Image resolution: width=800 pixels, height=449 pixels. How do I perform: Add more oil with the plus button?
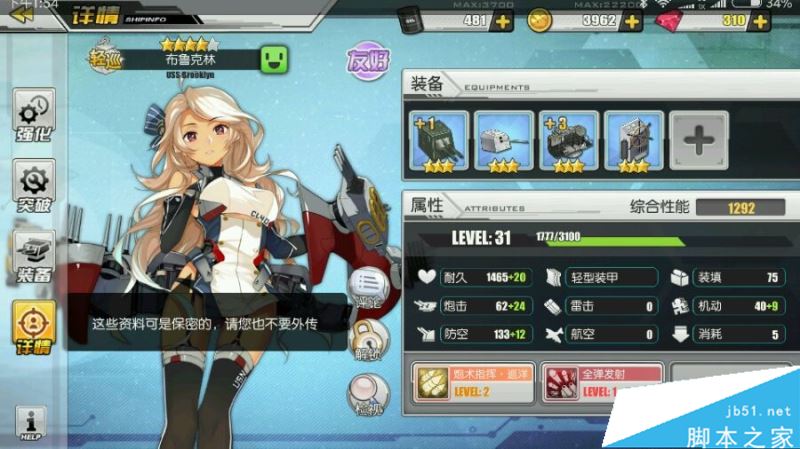501,21
